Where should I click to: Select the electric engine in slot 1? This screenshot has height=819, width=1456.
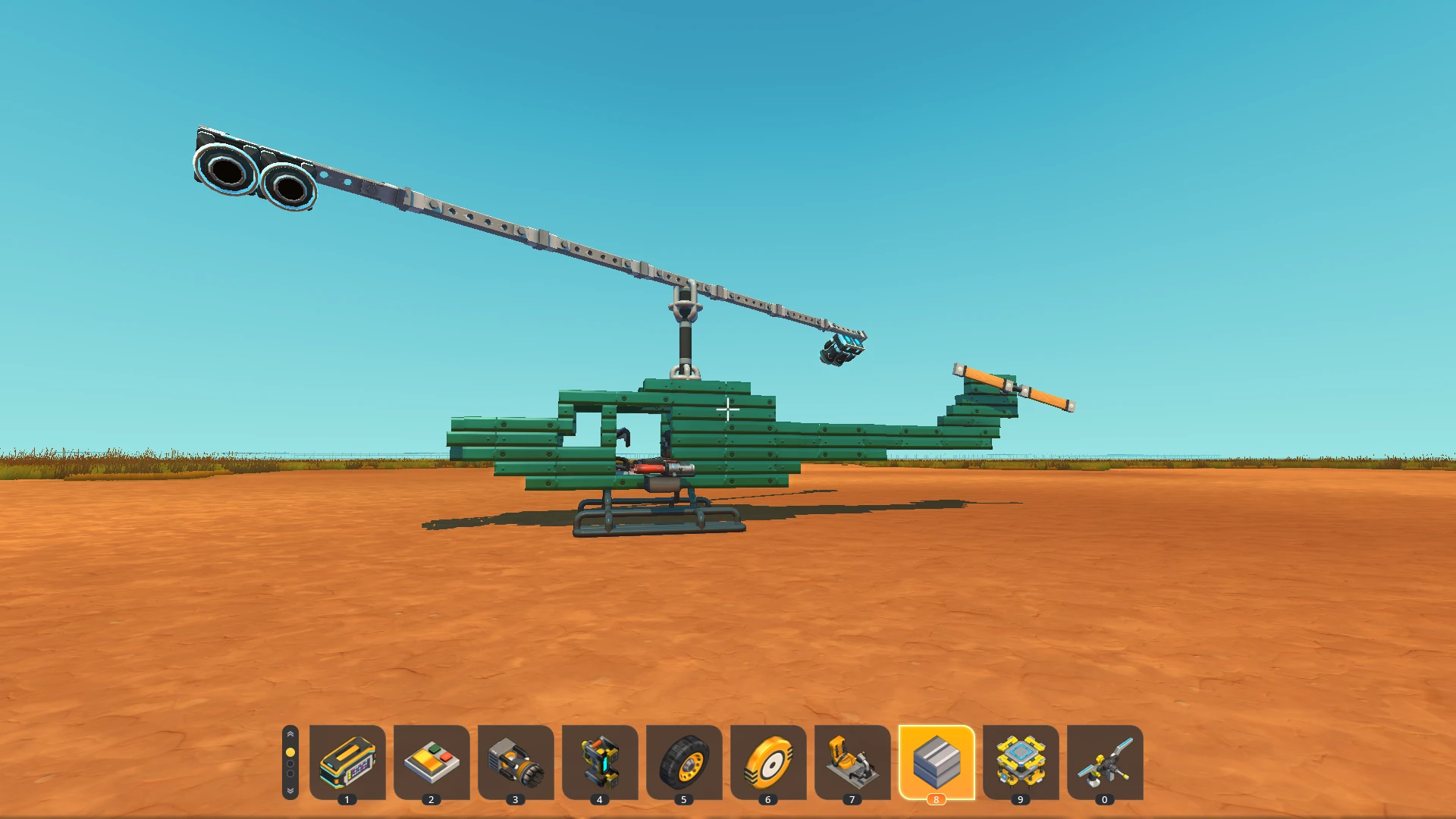pyautogui.click(x=347, y=764)
